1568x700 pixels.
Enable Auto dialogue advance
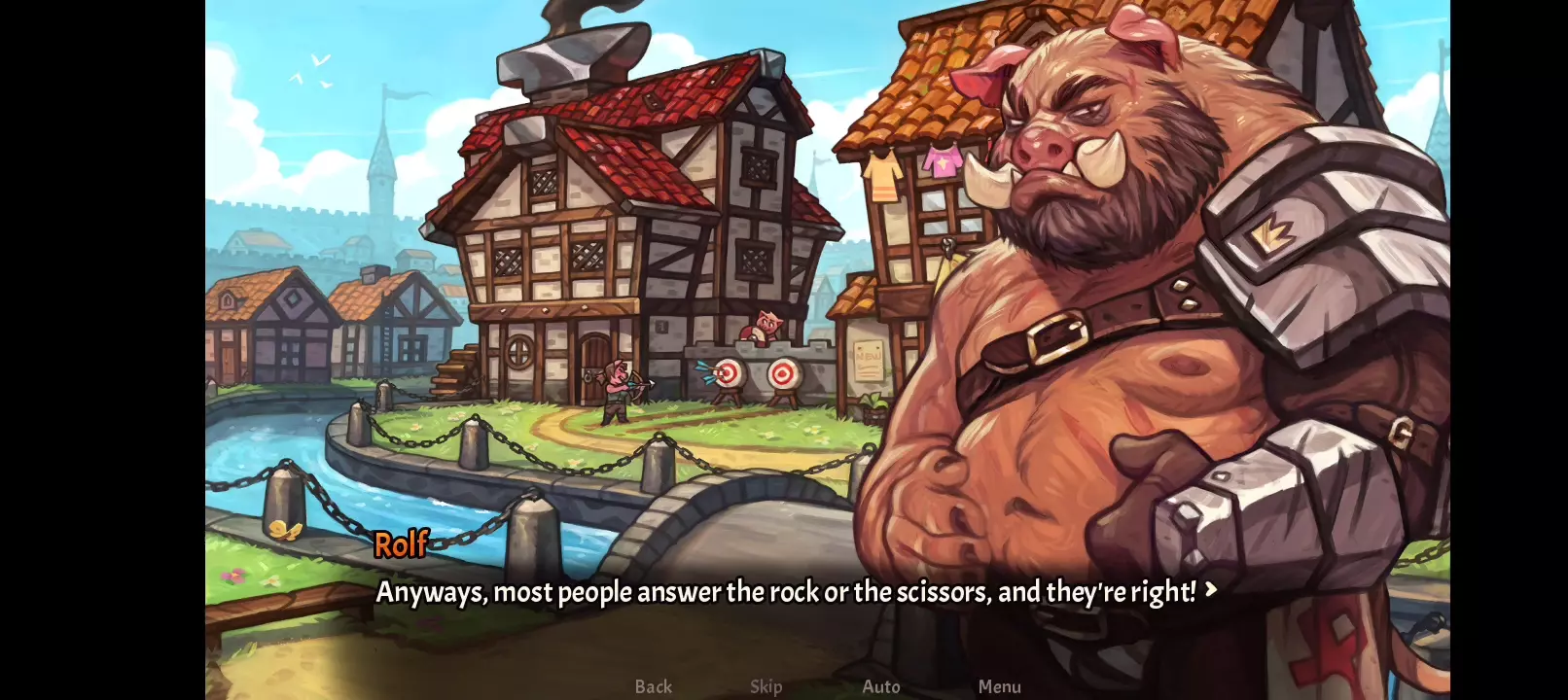pyautogui.click(x=881, y=686)
